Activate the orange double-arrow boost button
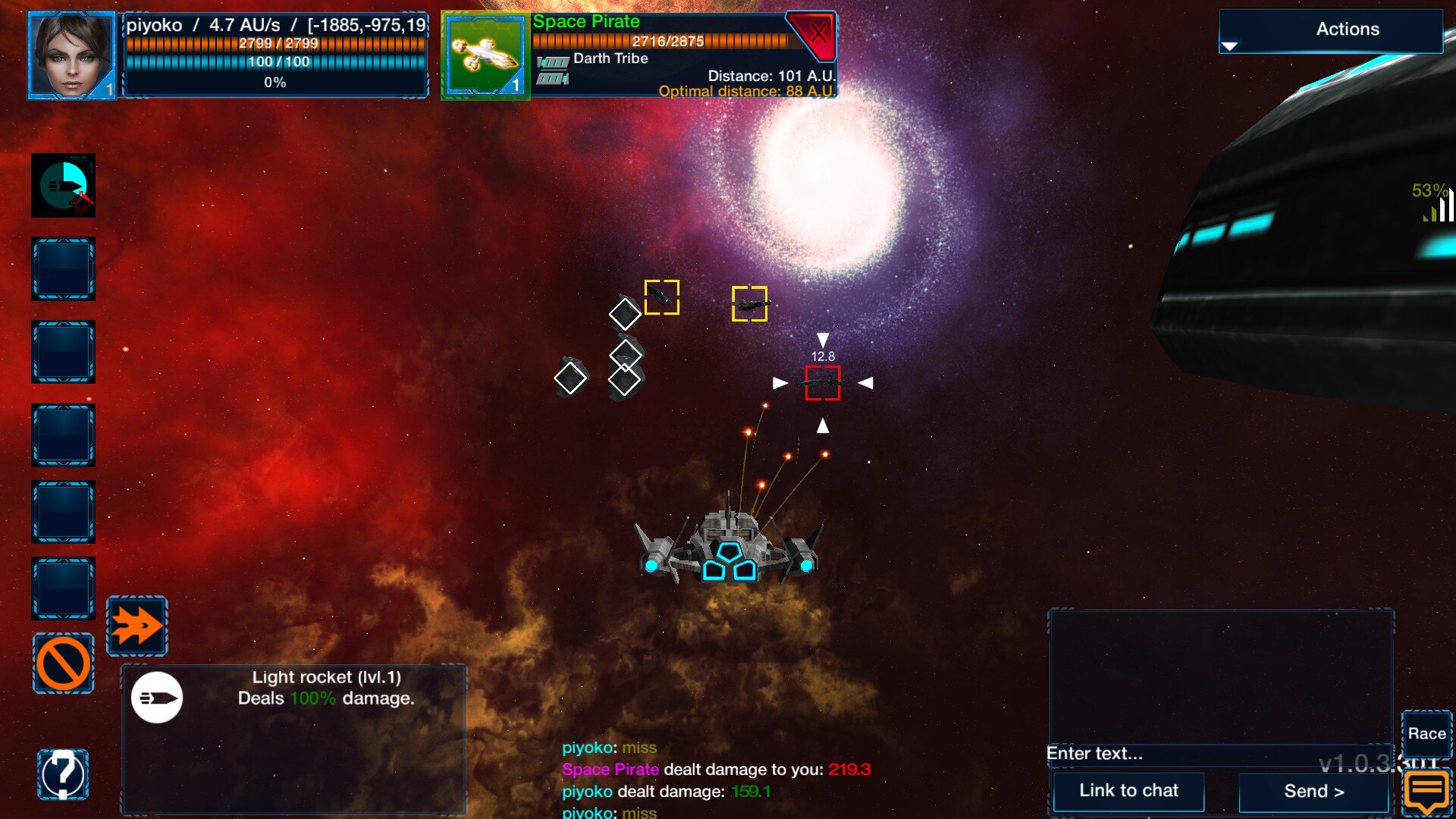This screenshot has height=819, width=1456. (137, 626)
